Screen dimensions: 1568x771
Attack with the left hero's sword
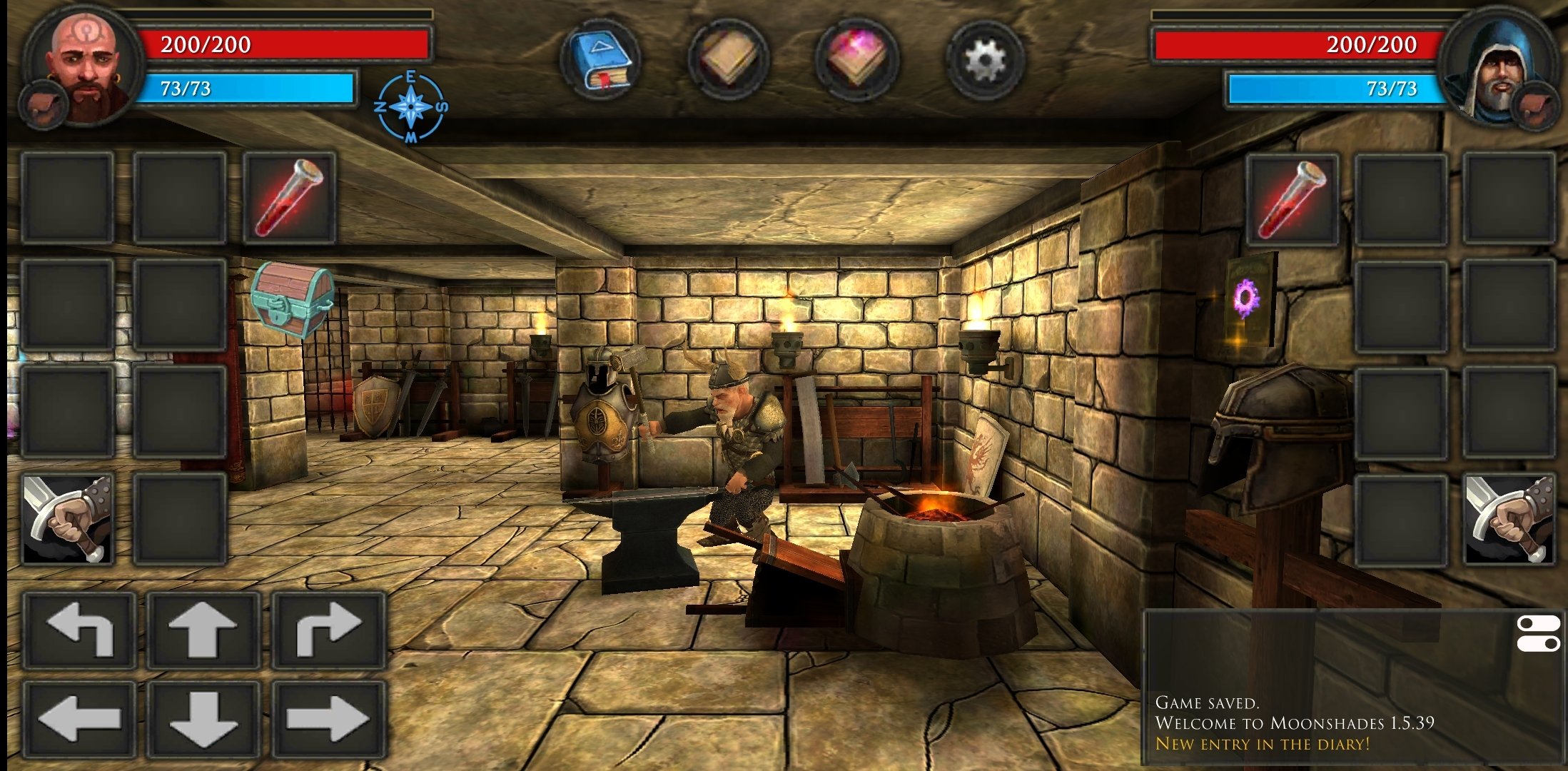click(x=68, y=519)
